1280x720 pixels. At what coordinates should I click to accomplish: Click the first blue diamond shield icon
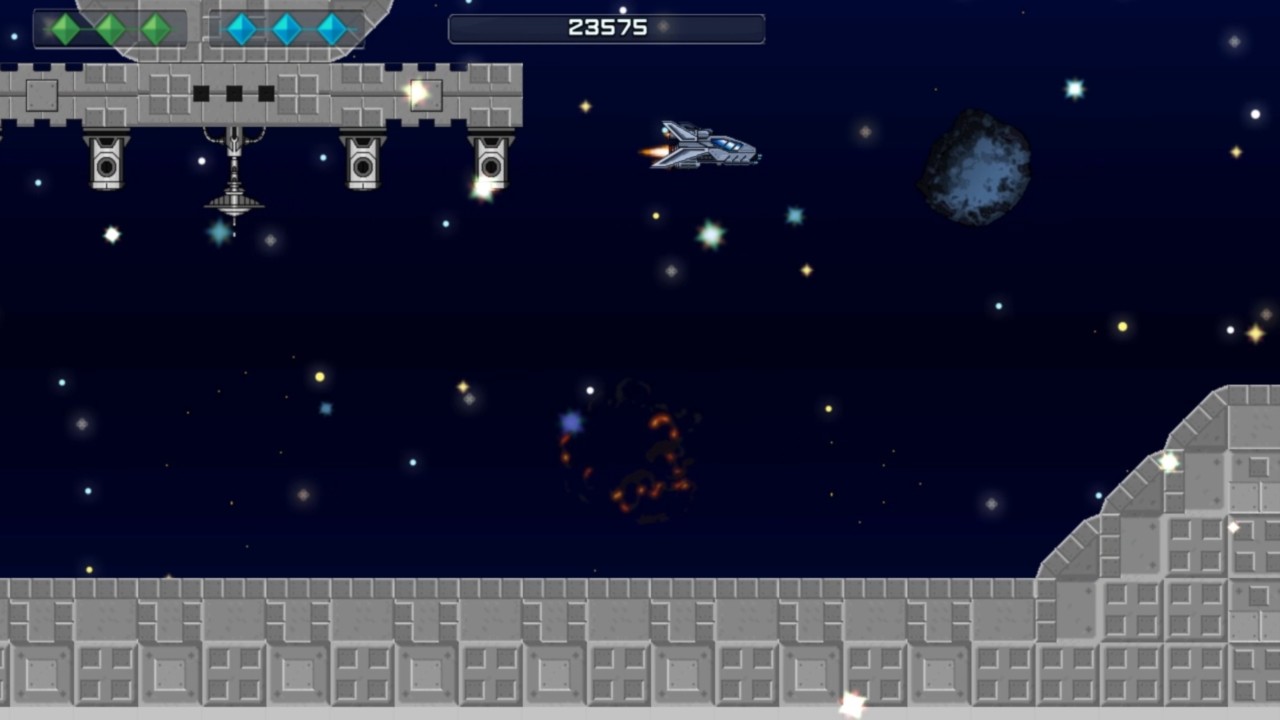coord(241,30)
